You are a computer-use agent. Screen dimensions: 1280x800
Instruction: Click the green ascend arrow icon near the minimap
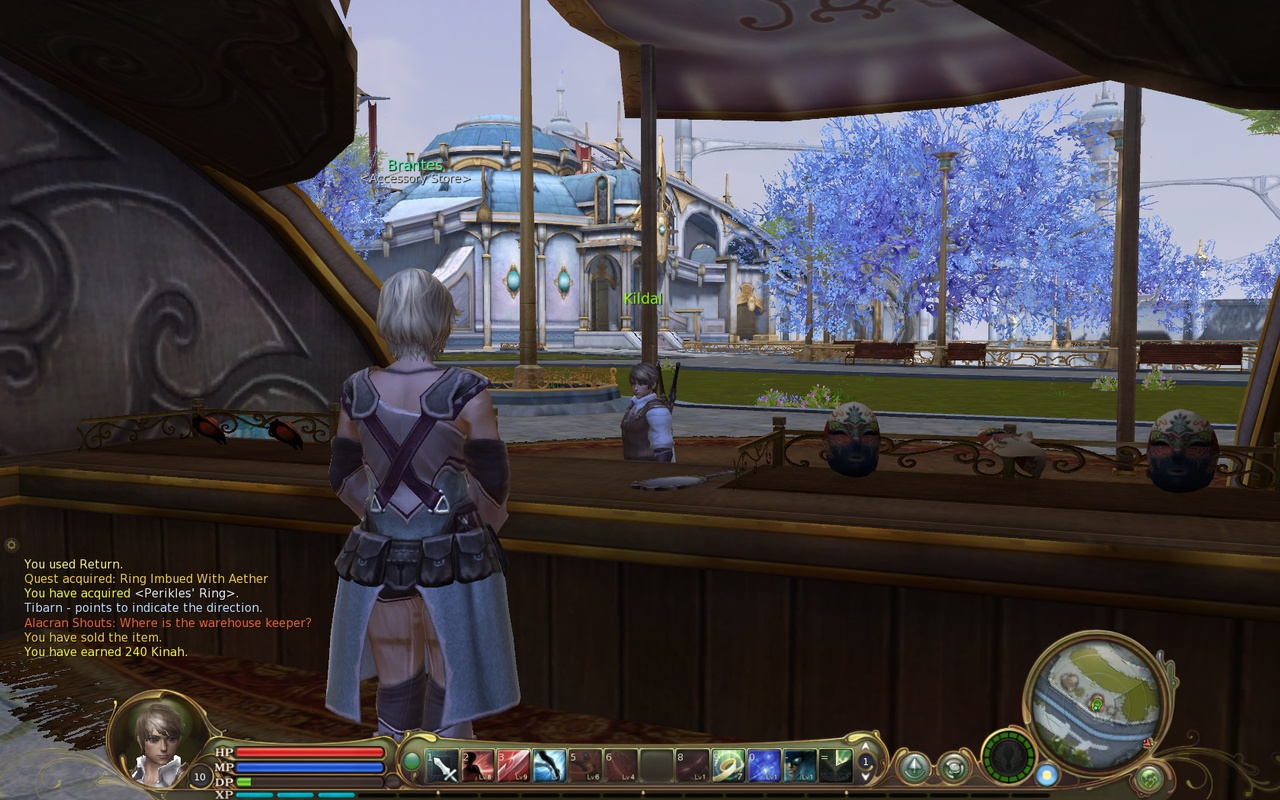tap(913, 765)
